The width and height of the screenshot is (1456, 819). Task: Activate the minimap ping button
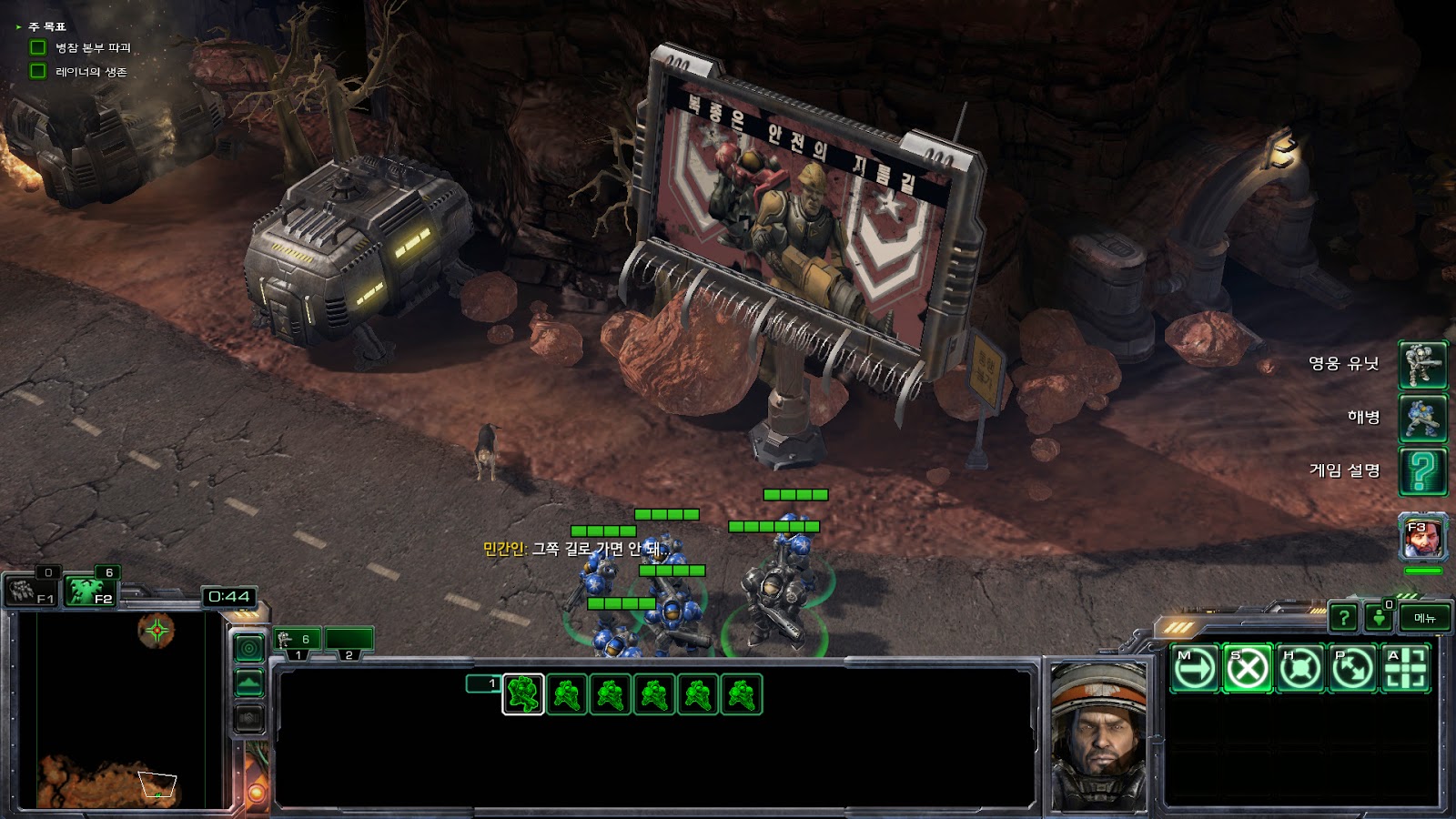click(249, 648)
